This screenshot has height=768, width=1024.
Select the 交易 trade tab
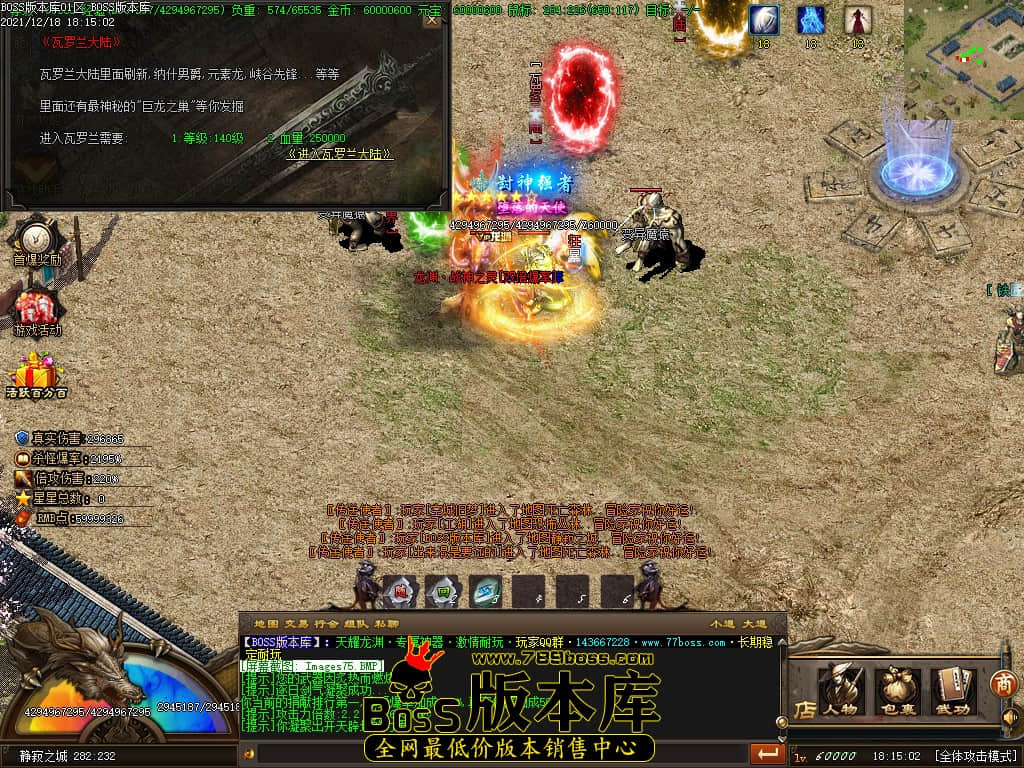(296, 624)
